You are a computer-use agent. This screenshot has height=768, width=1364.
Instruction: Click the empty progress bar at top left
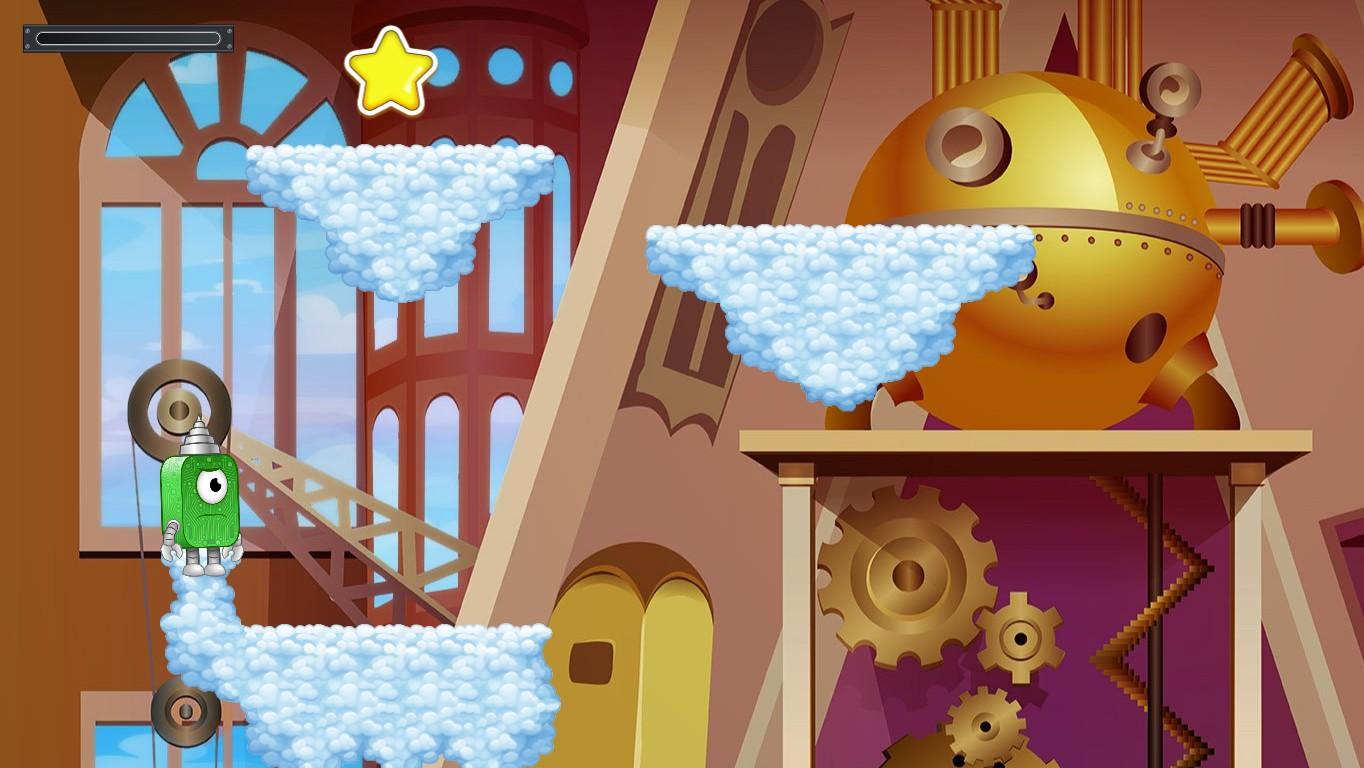[x=127, y=37]
